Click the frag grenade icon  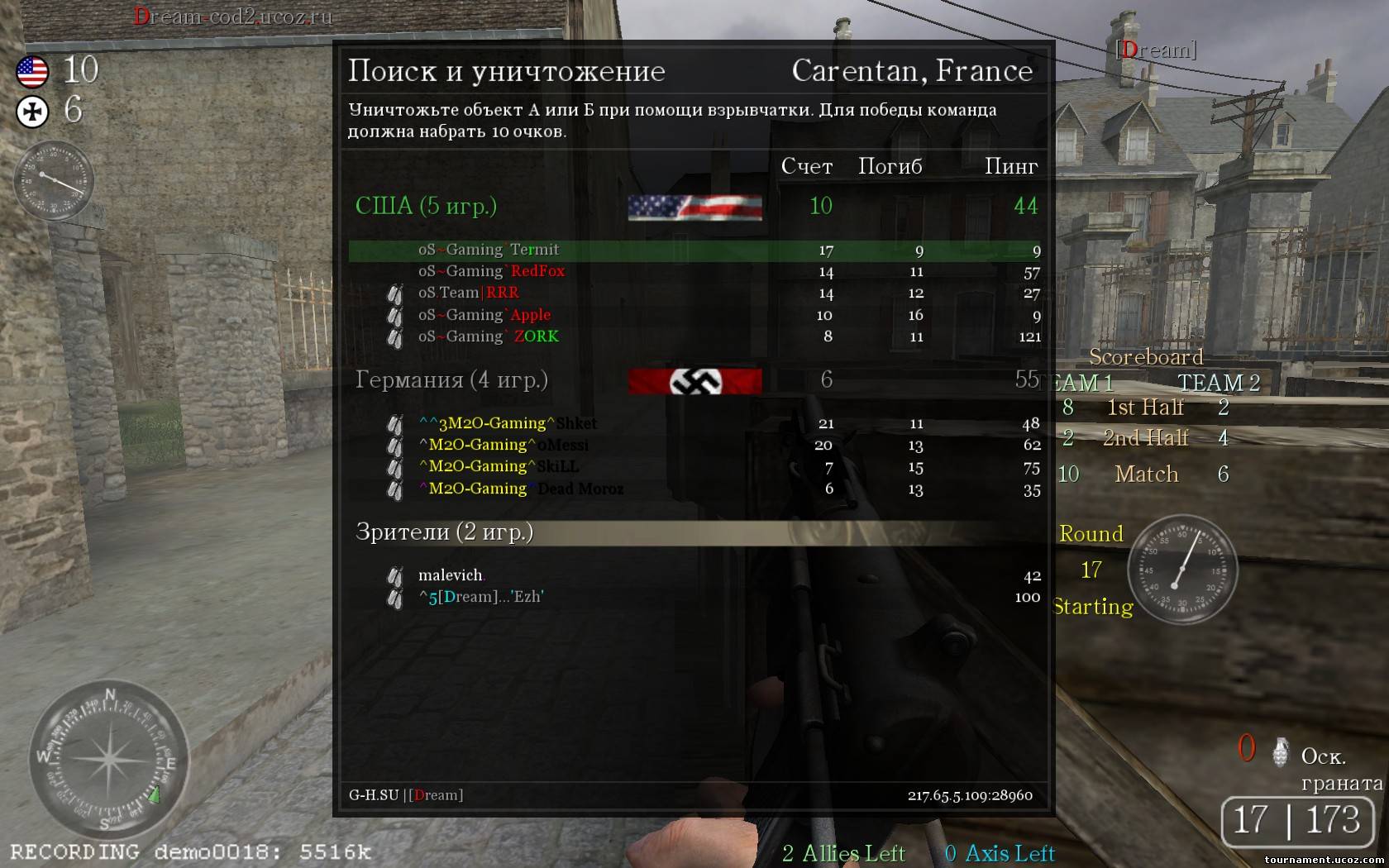1281,751
